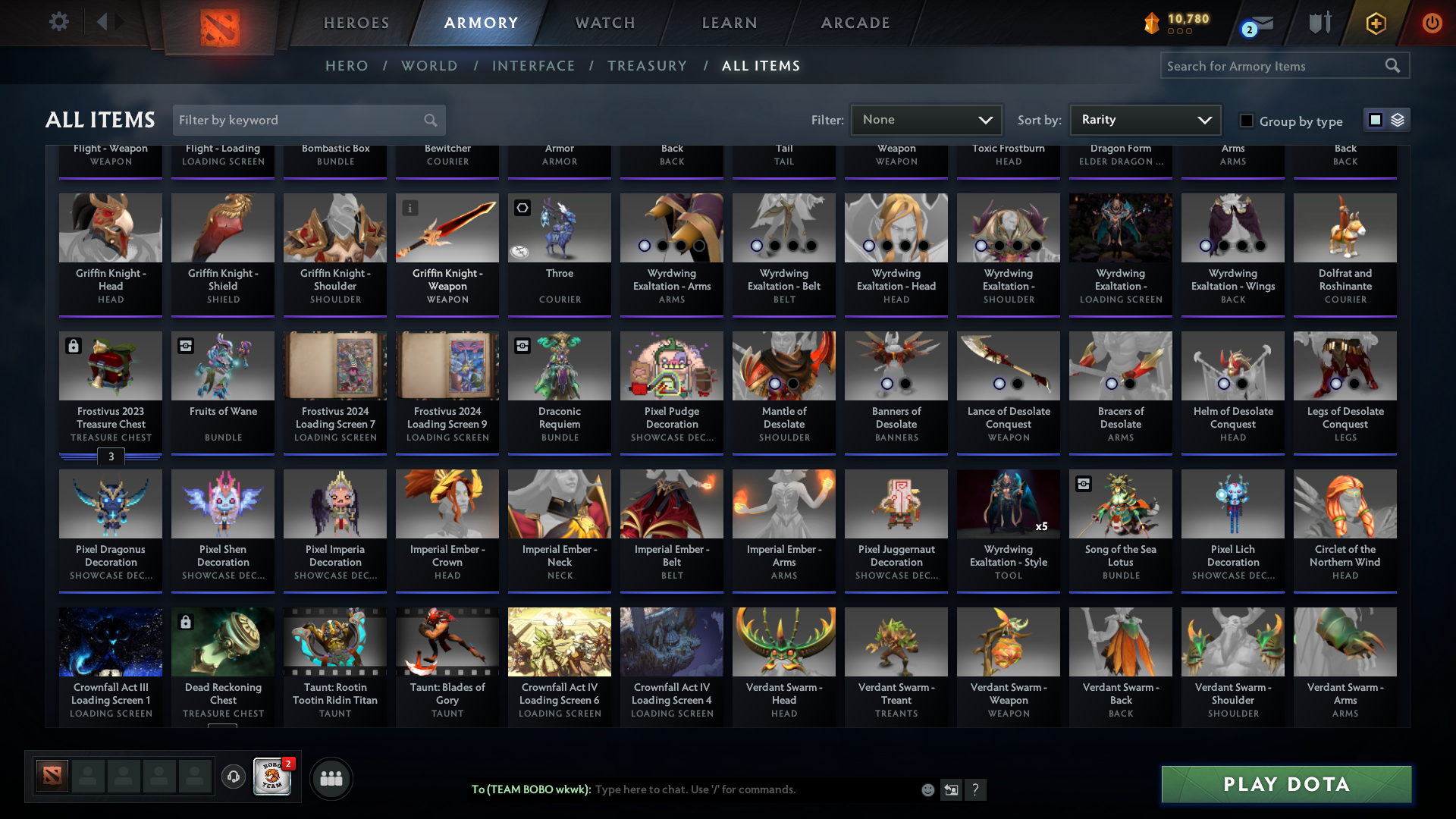Click the headset voice chat icon
Screen dimensions: 1456x819
pos(234,777)
